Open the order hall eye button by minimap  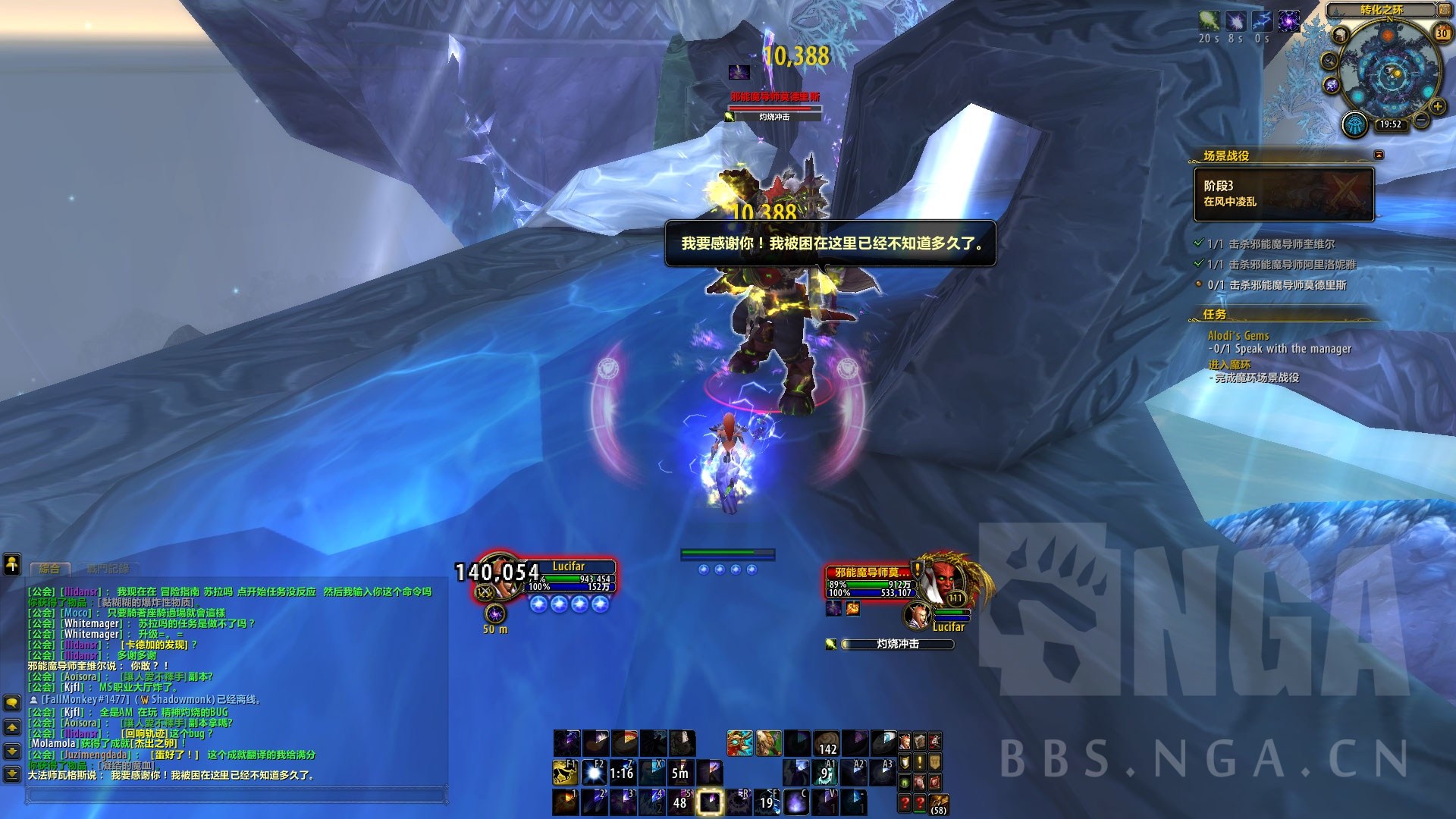(x=1354, y=125)
